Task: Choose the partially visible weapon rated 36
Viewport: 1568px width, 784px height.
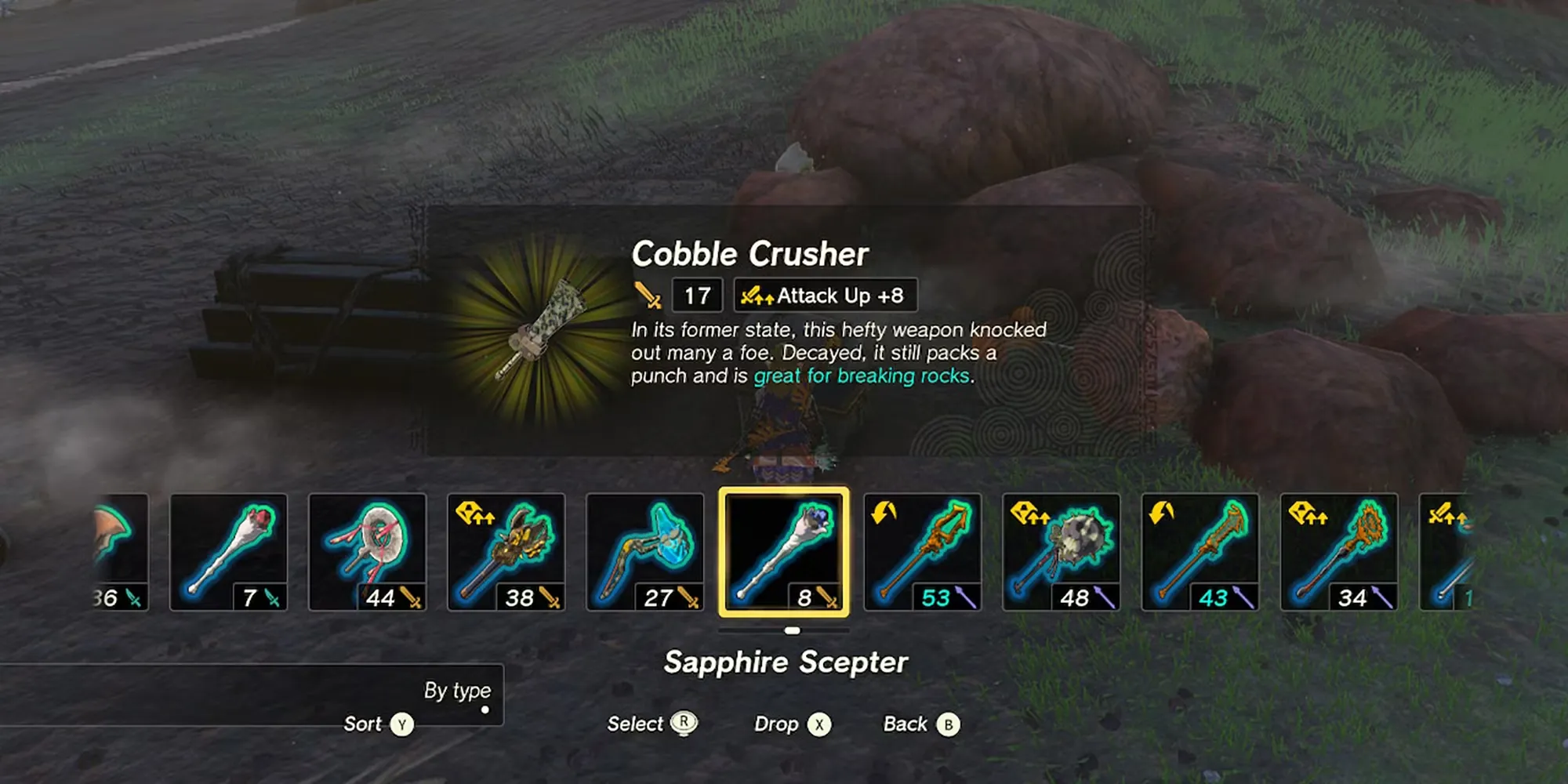Action: pyautogui.click(x=120, y=551)
